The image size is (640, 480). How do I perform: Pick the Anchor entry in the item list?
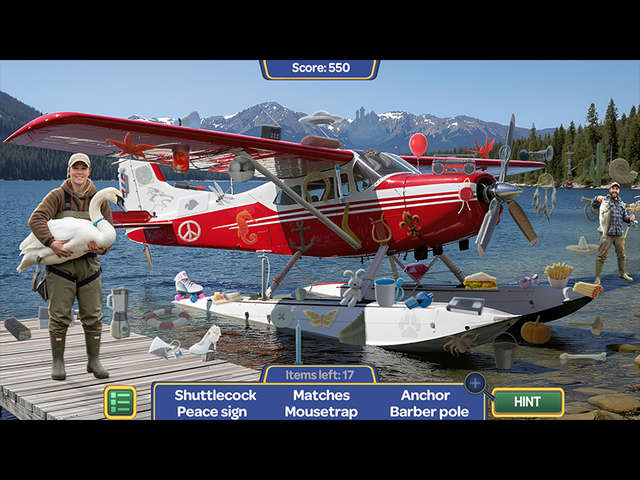coord(425,395)
